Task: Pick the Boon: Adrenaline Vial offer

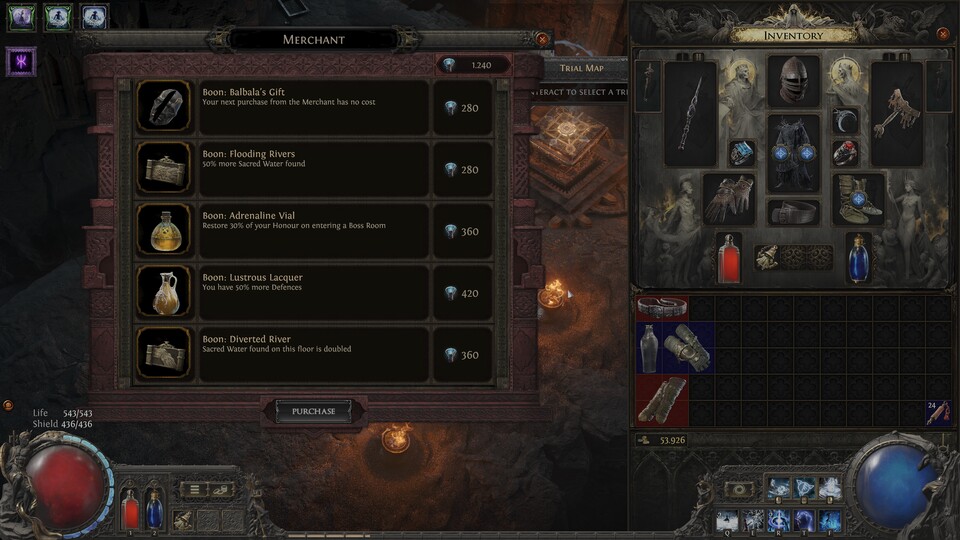Action: tap(314, 231)
